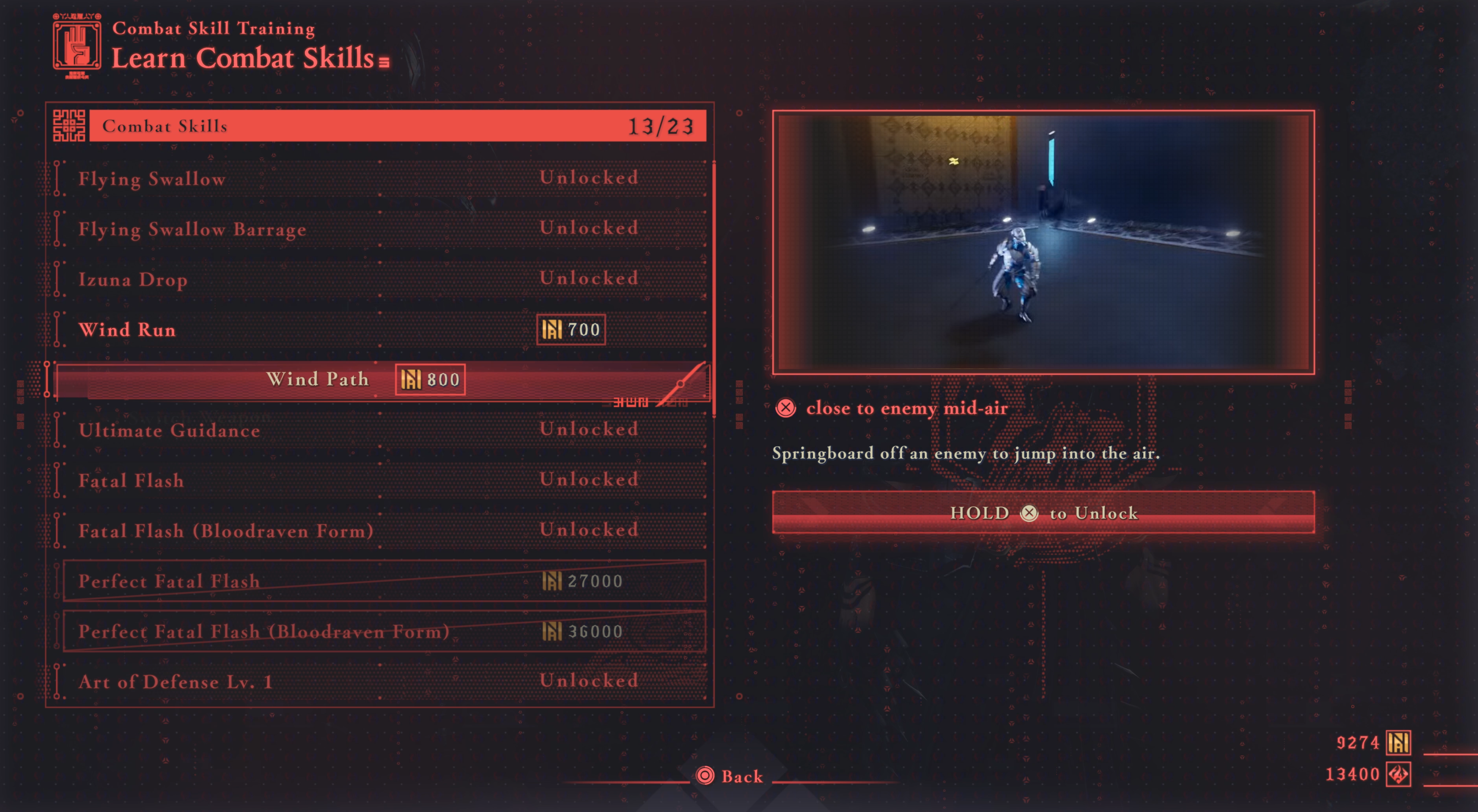This screenshot has height=812, width=1478.
Task: Select the Flying Swallow skill row
Action: (x=379, y=179)
